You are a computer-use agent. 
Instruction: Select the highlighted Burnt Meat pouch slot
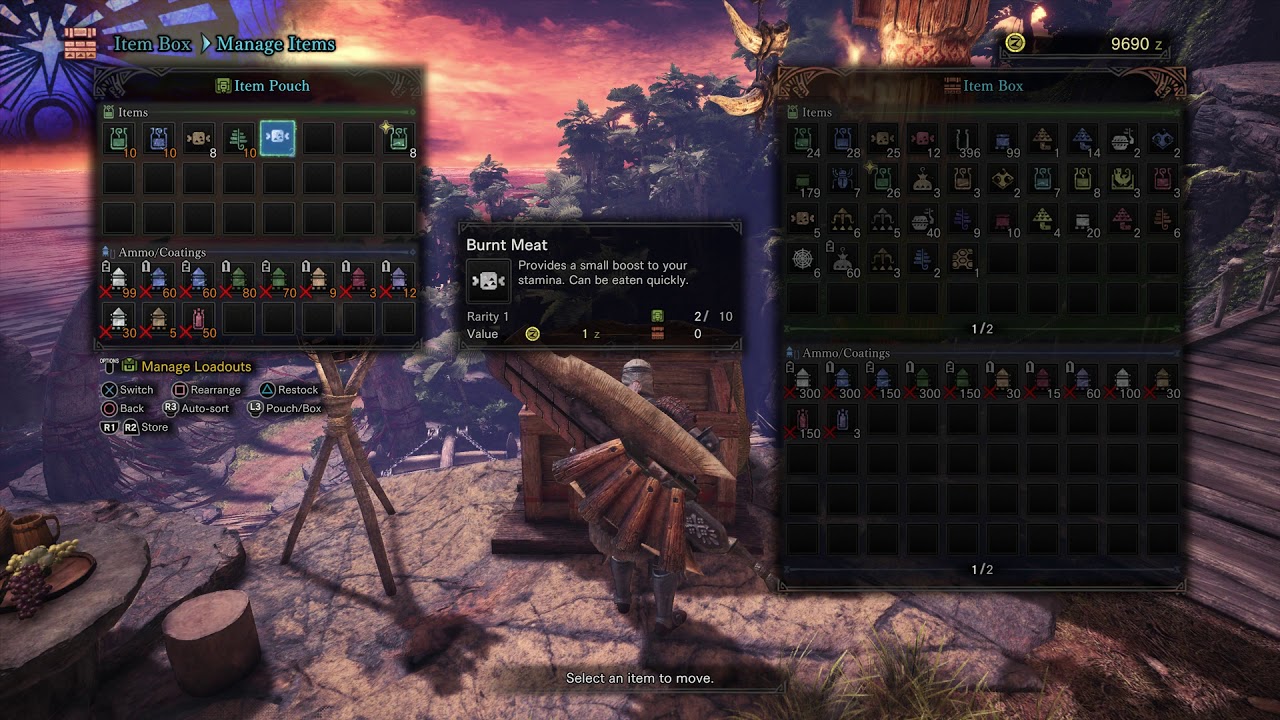point(277,139)
